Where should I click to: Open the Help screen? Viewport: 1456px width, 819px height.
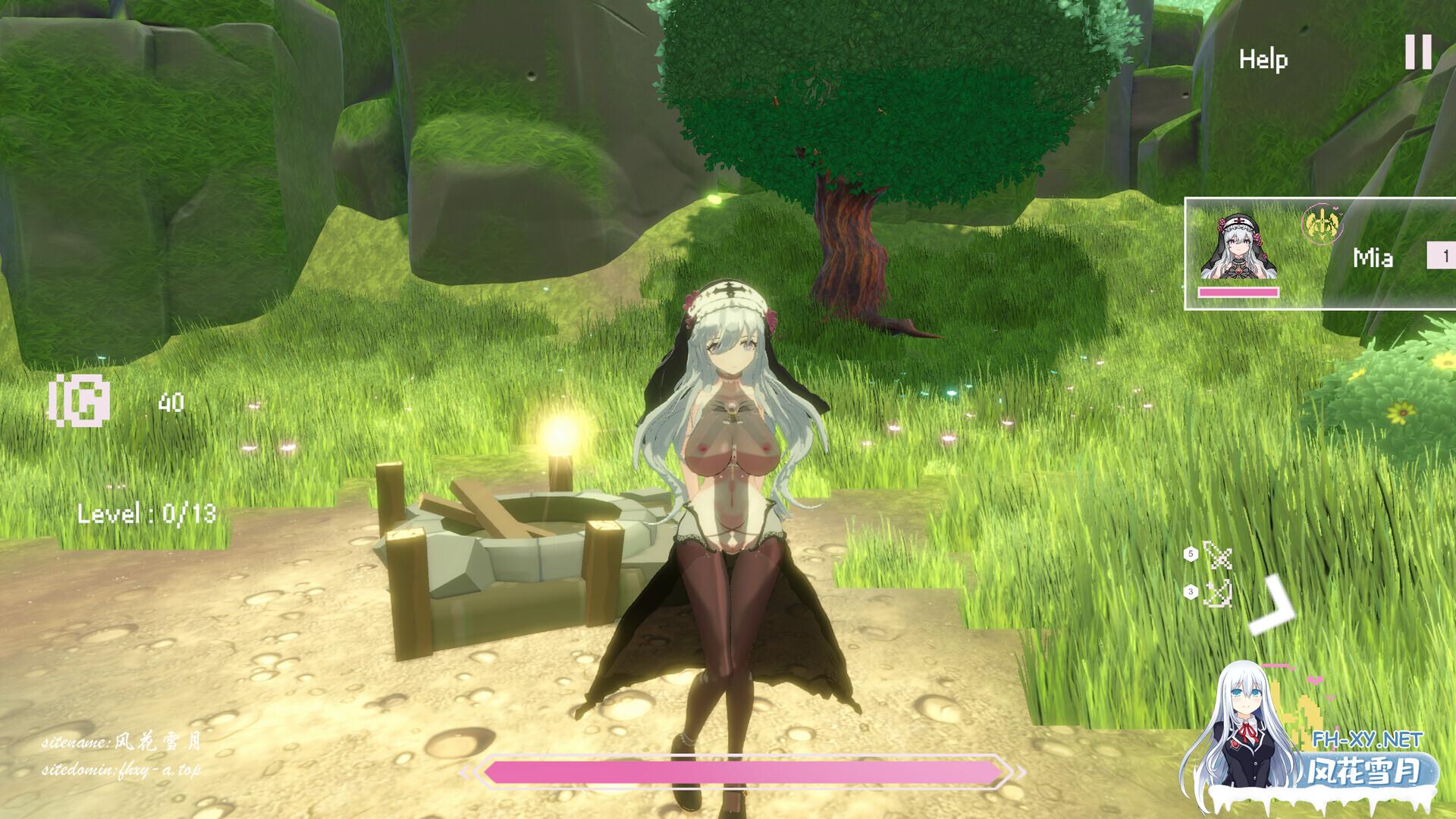(1263, 59)
